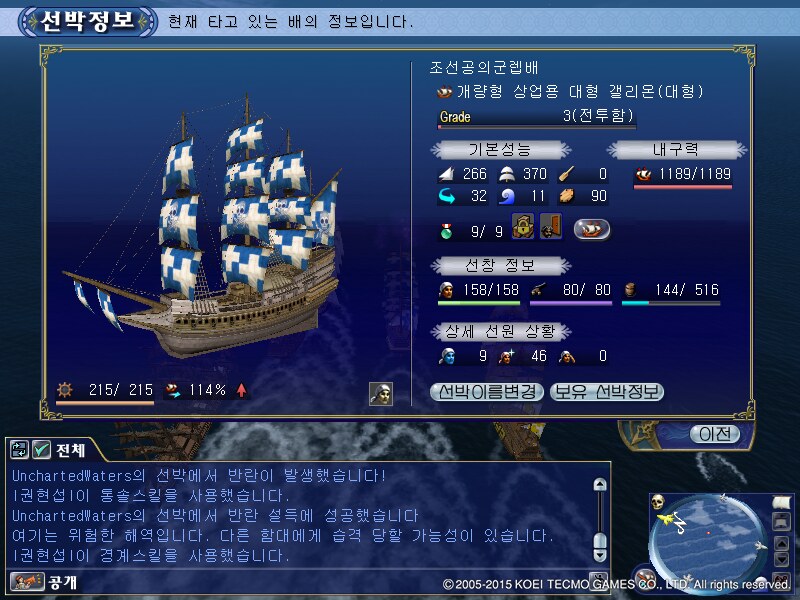Select the door ship skill icon
Screen dimensions: 800x600
(x=550, y=228)
